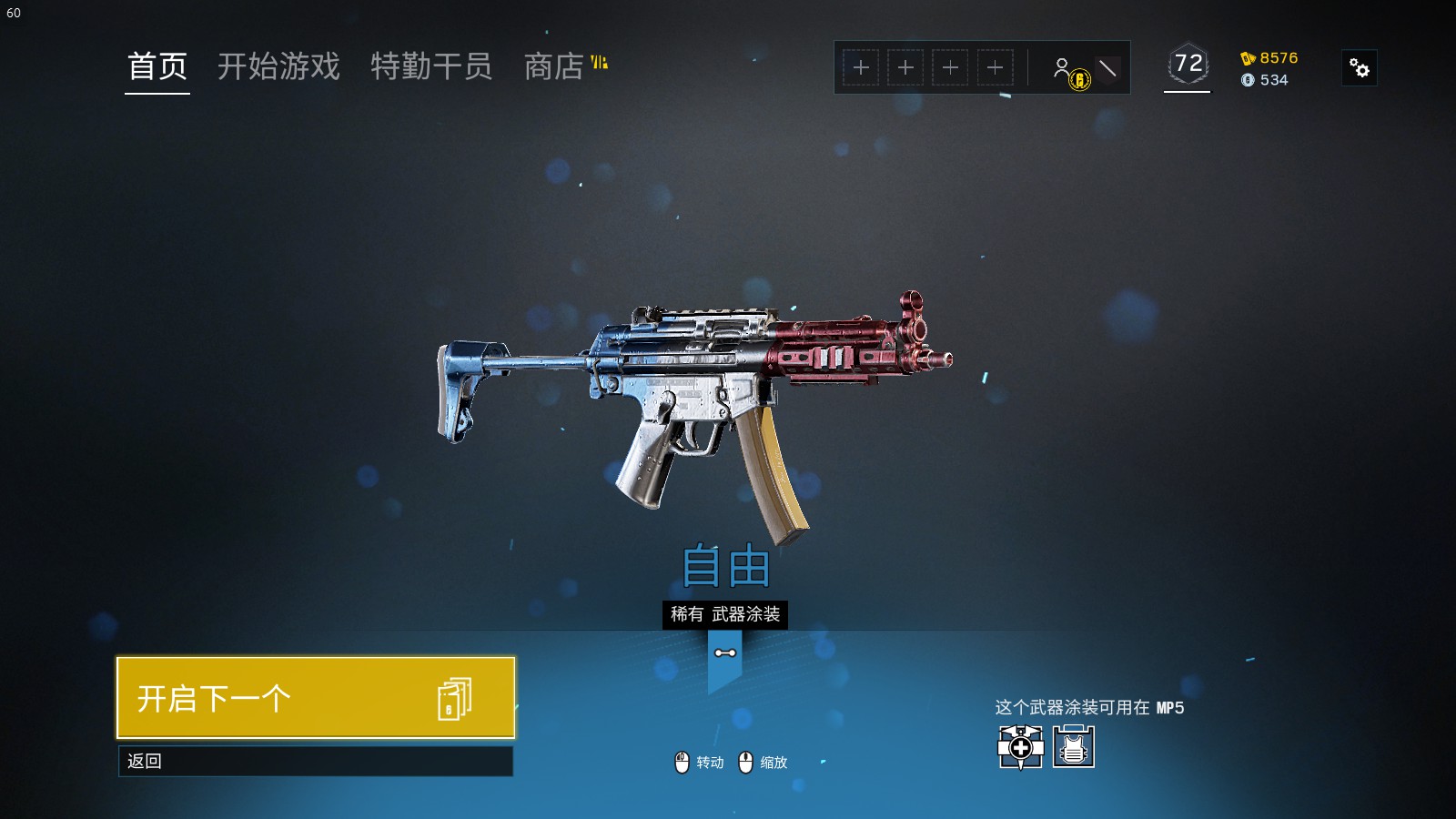Screen dimensions: 1456x819
Task: Open the 开始游戏 play tab
Action: 278,66
